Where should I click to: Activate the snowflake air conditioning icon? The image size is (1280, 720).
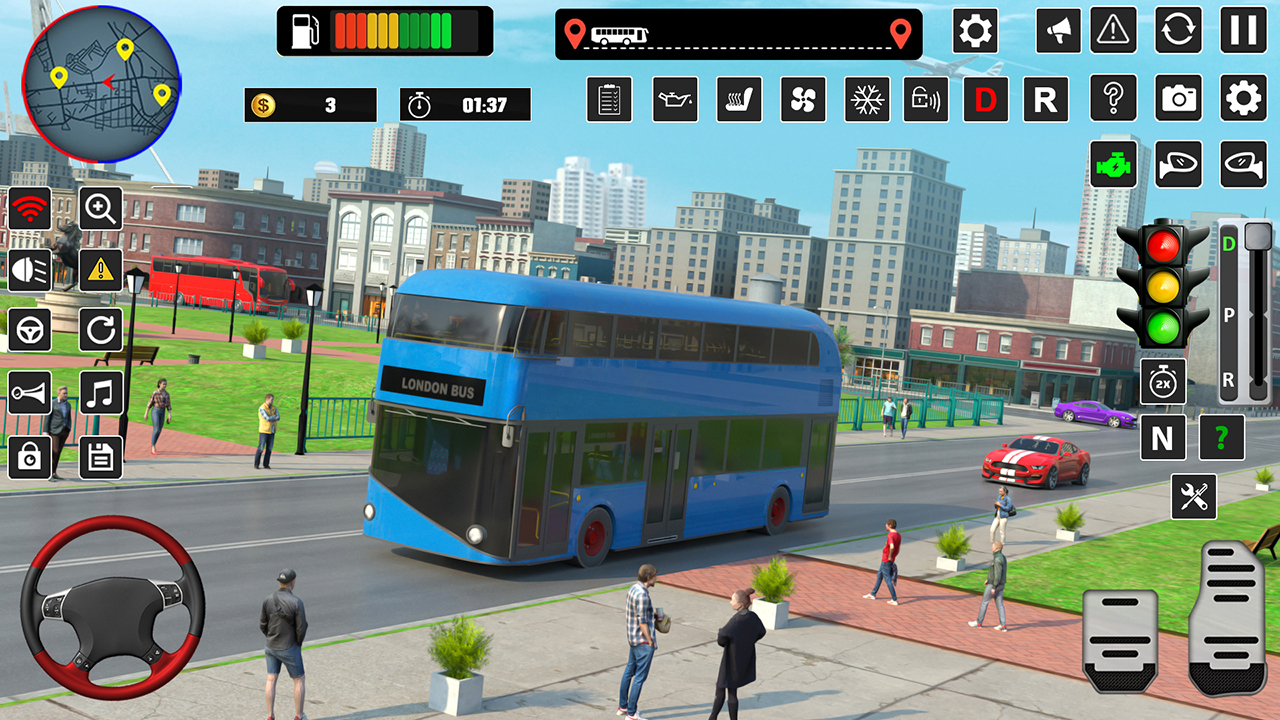[x=867, y=100]
